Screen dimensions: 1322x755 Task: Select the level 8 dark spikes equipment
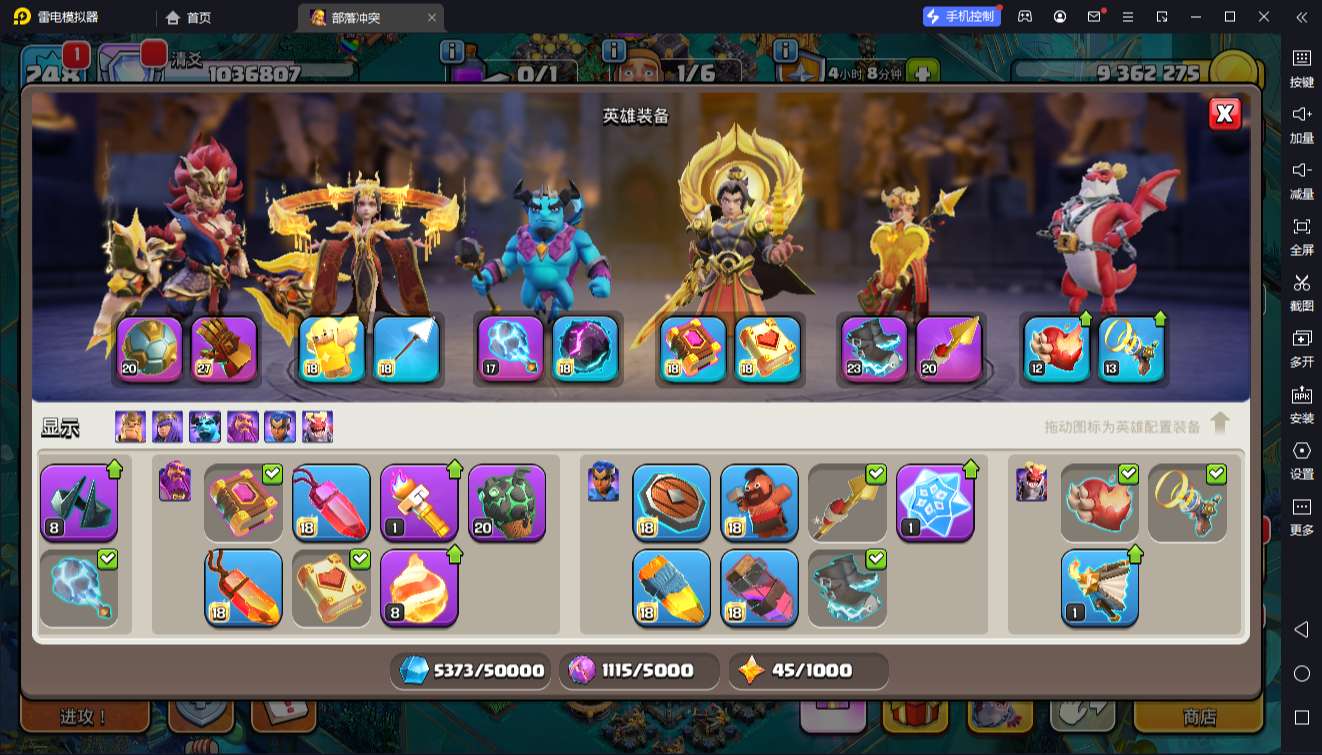(79, 503)
